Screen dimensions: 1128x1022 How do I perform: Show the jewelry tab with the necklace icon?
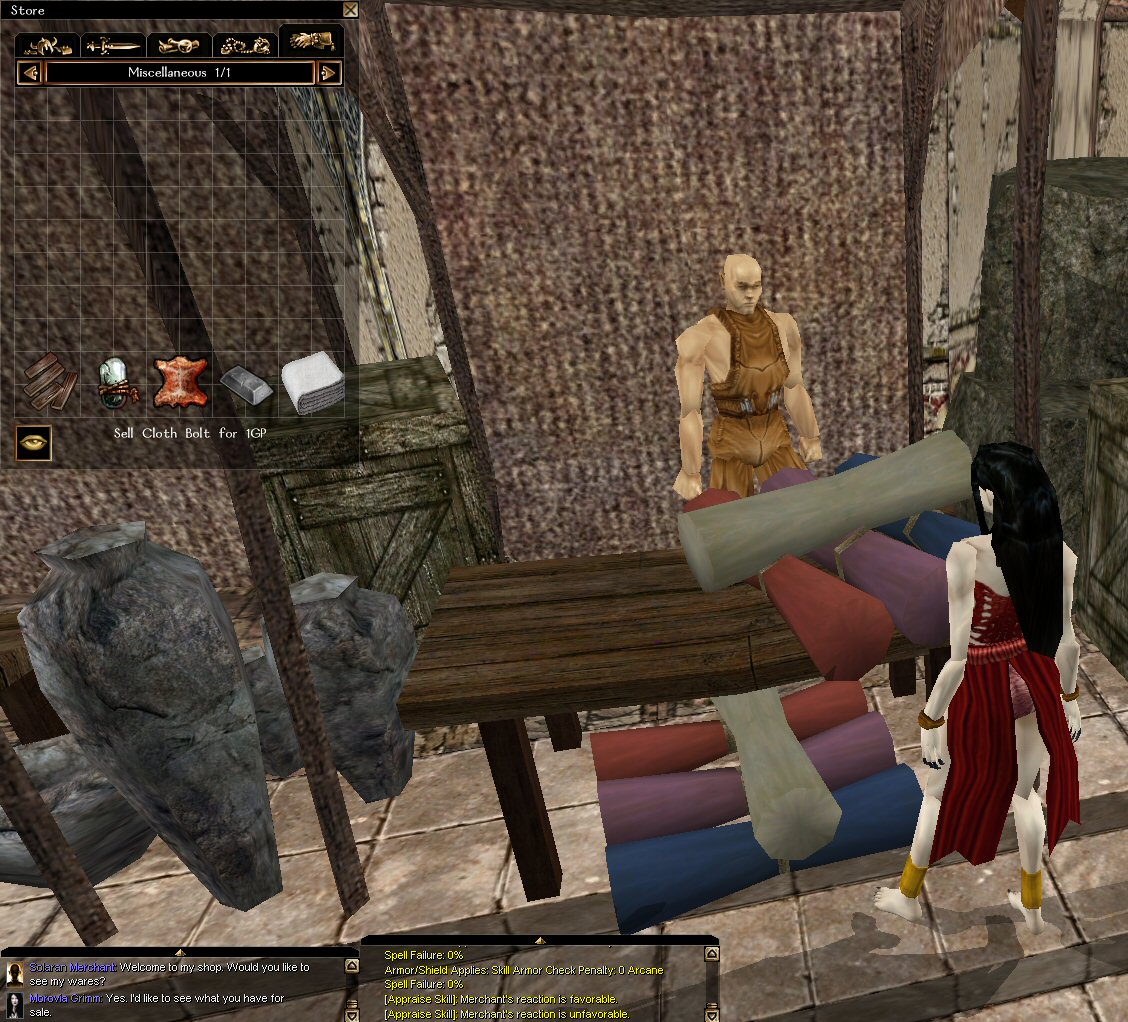(245, 45)
